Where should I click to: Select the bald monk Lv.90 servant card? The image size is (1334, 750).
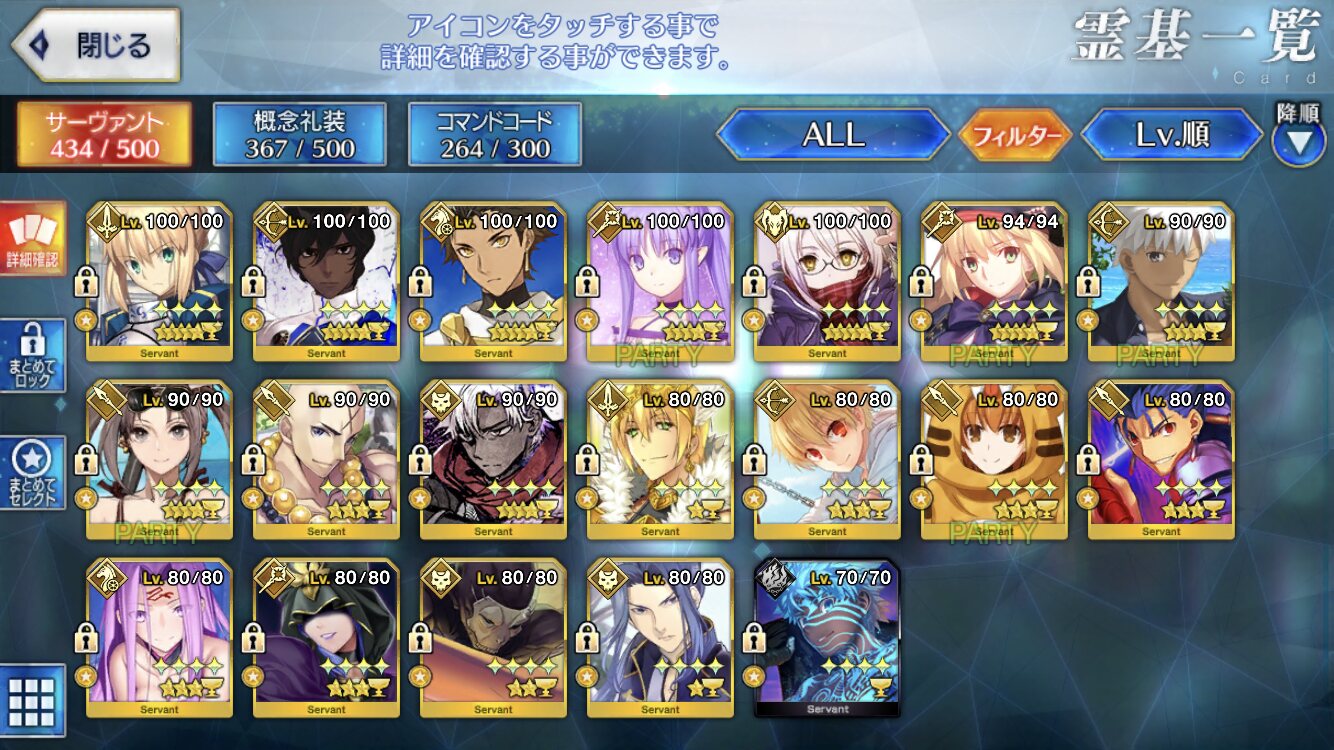tap(327, 460)
